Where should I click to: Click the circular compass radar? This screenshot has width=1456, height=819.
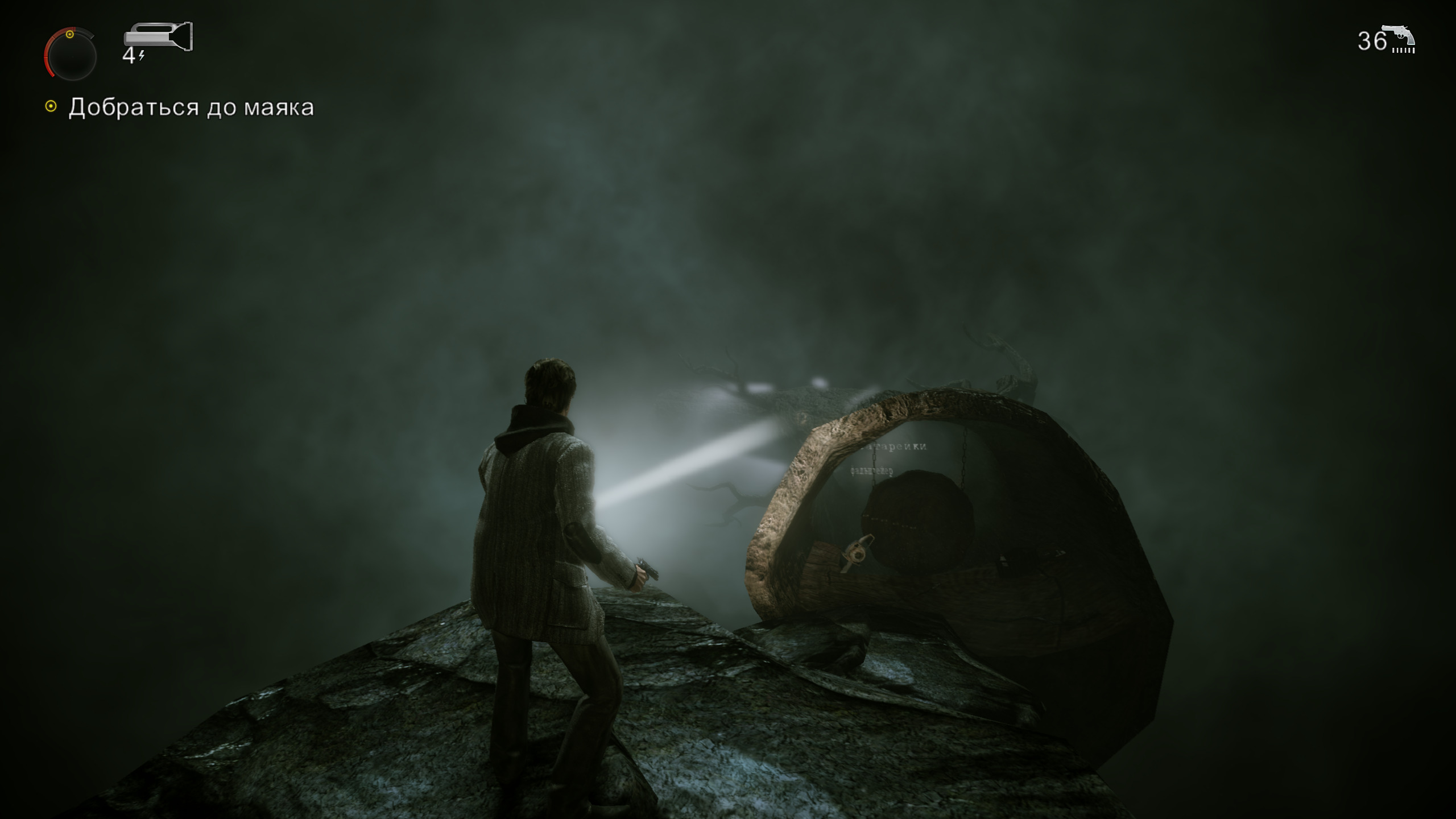pyautogui.click(x=71, y=55)
